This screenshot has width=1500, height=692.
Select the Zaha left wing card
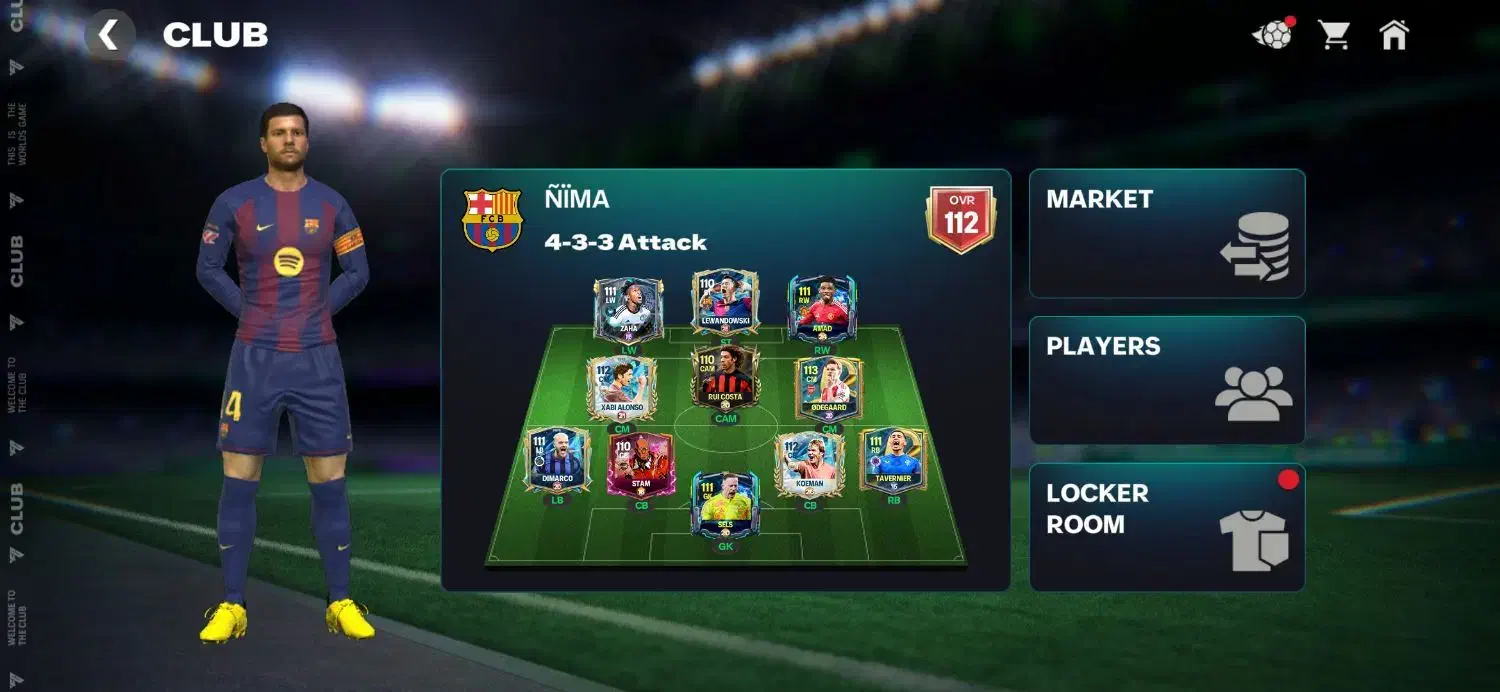click(x=628, y=310)
